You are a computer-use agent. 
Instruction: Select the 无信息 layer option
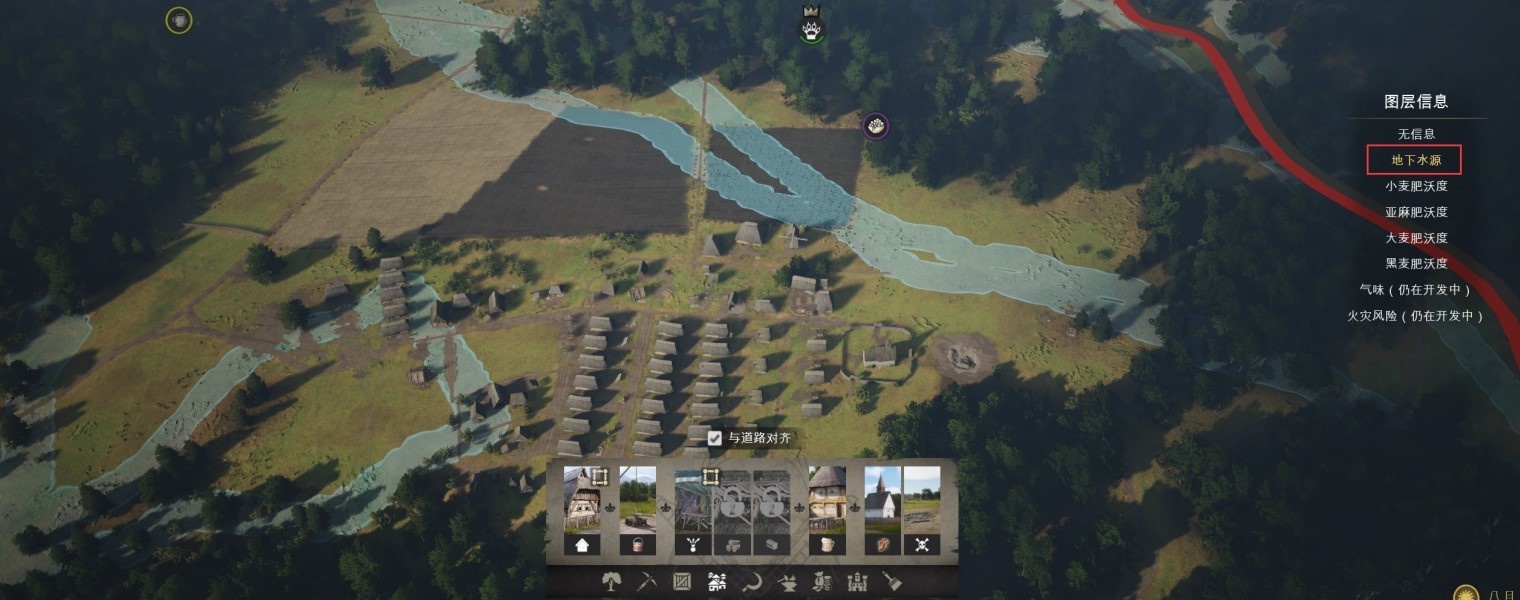coord(1415,134)
